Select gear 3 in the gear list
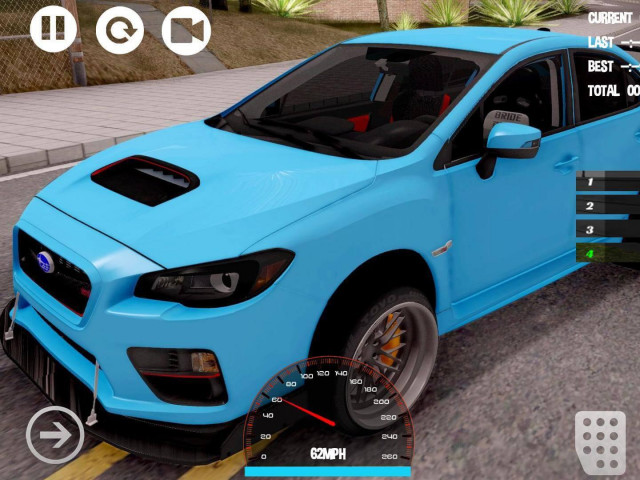 click(x=607, y=230)
